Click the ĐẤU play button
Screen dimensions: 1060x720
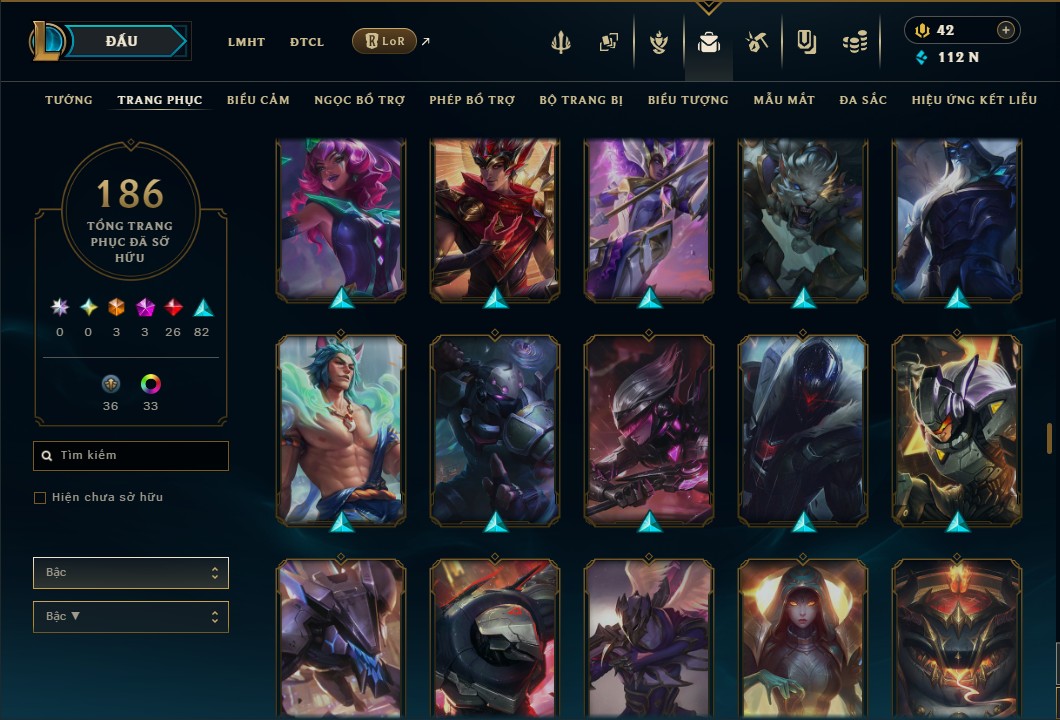point(122,41)
